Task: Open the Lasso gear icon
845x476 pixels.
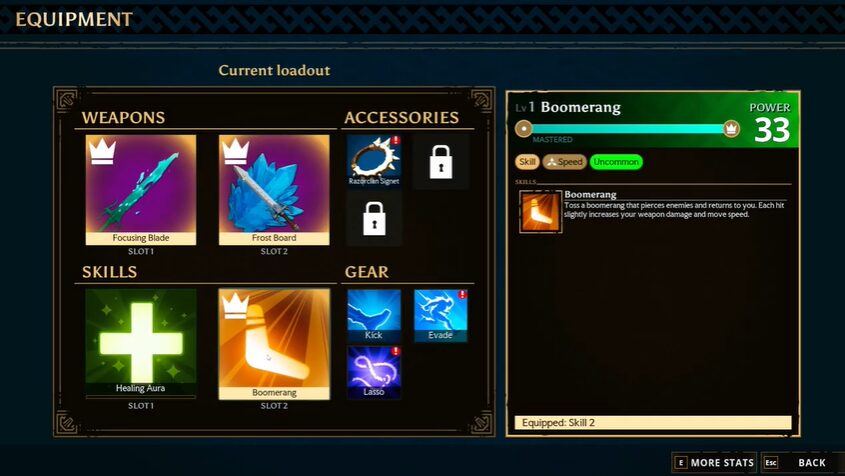Action: coord(374,371)
